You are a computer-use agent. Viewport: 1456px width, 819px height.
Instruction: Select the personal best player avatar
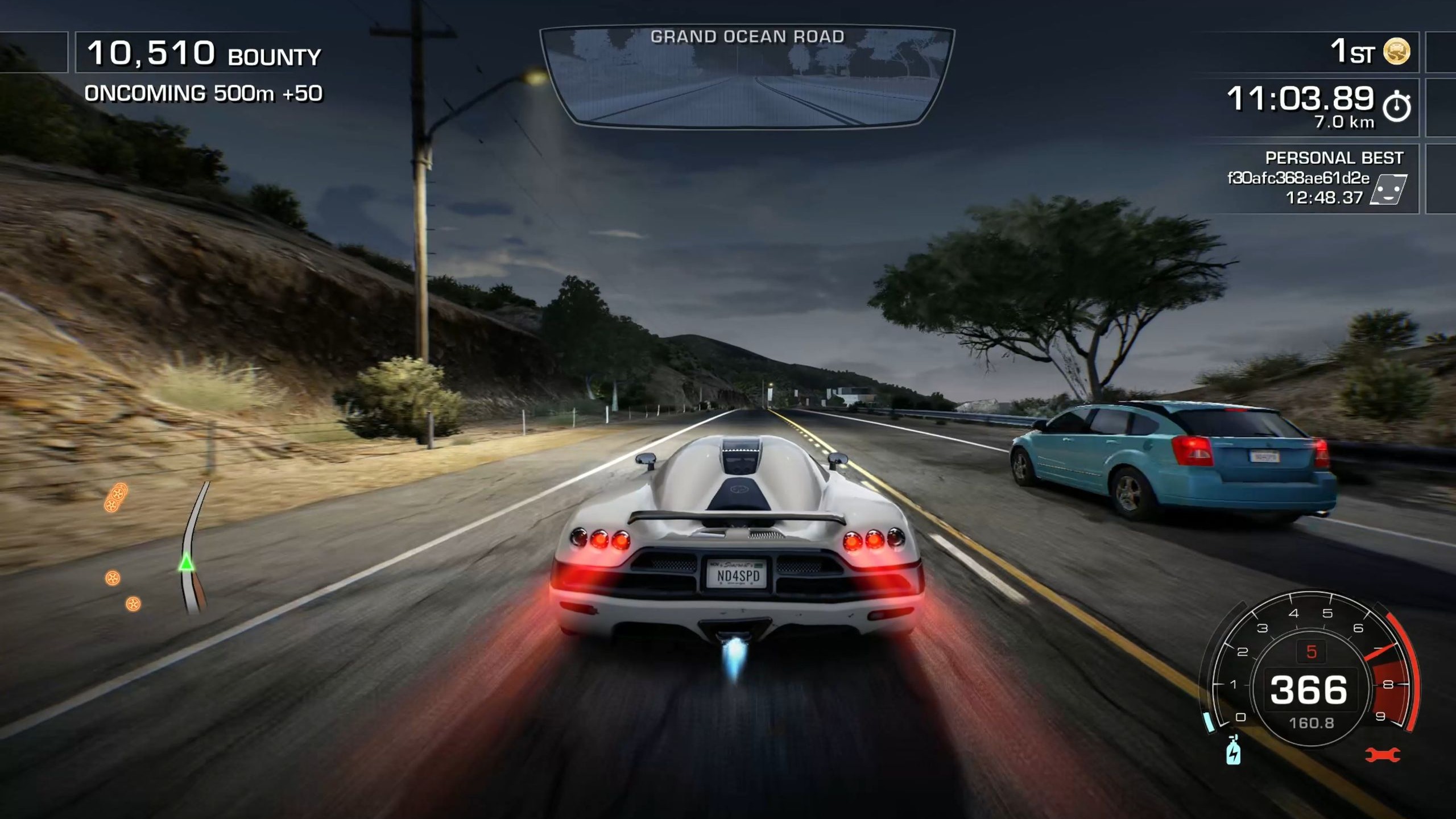pos(1388,189)
